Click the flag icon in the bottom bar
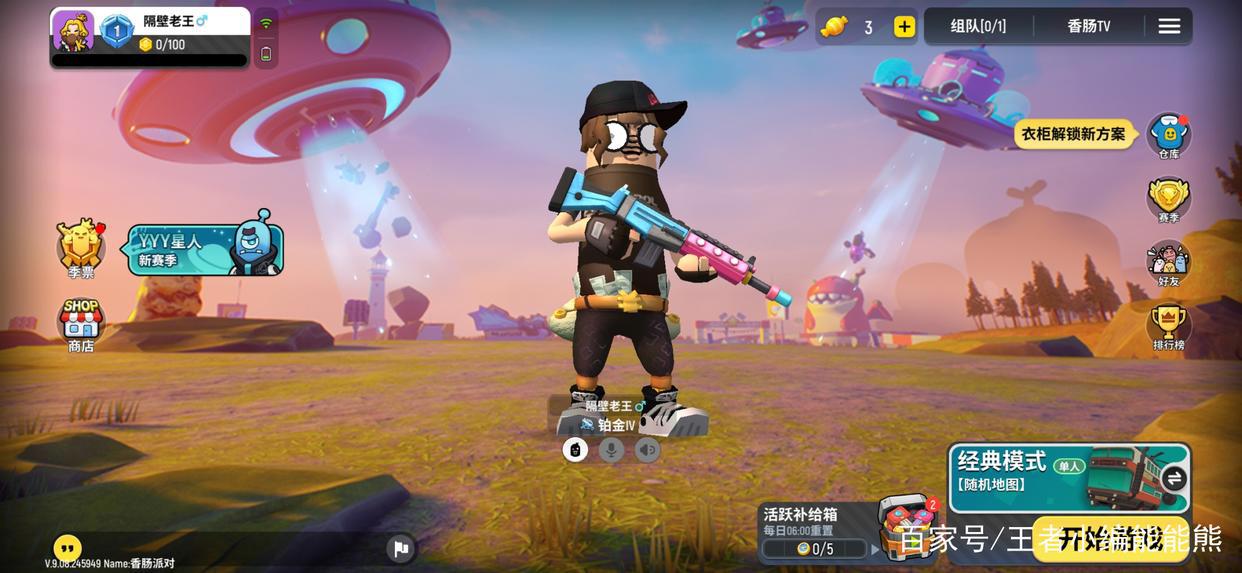The width and height of the screenshot is (1242, 573). click(400, 548)
